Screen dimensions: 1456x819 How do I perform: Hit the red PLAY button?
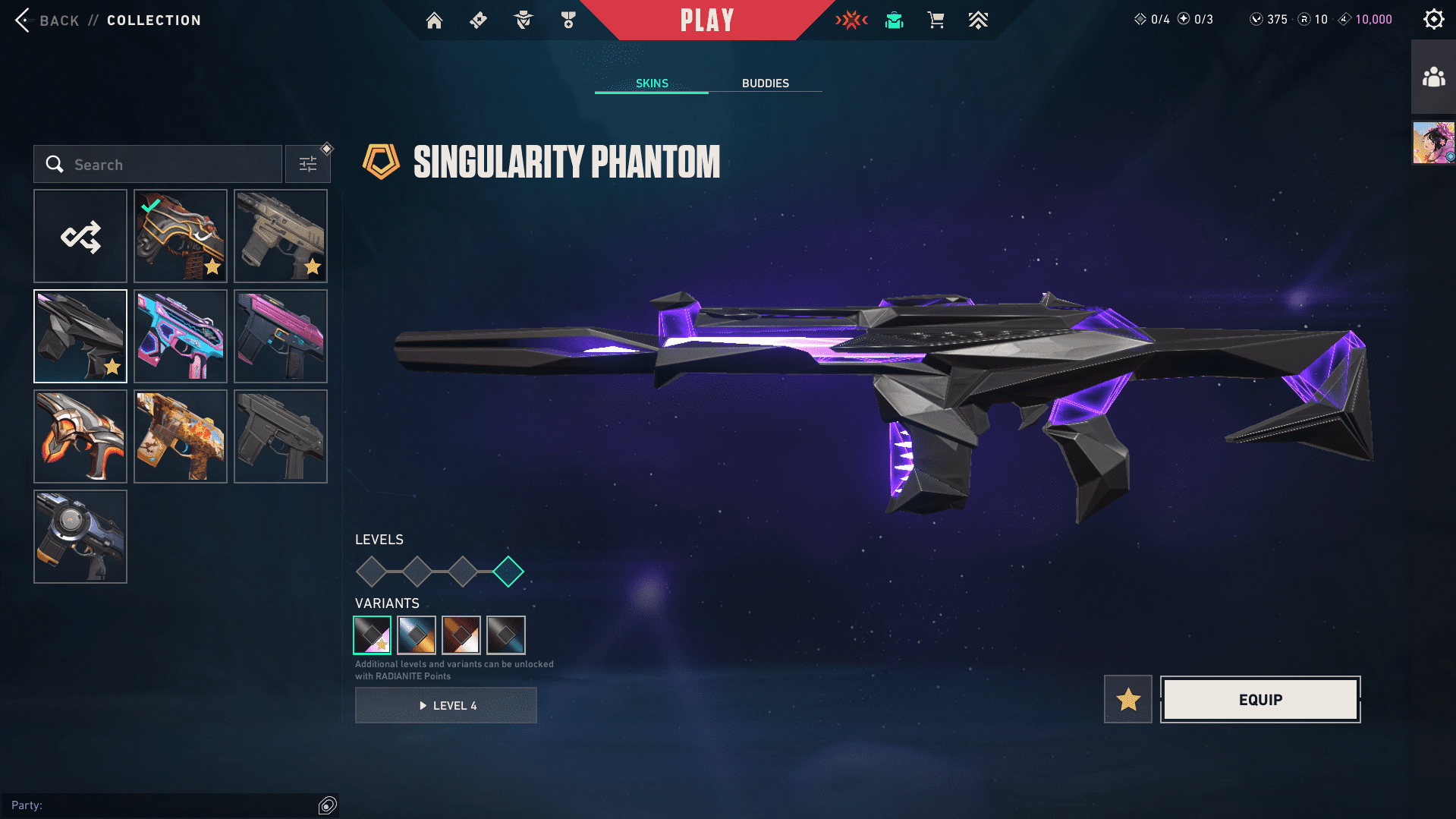click(x=706, y=20)
